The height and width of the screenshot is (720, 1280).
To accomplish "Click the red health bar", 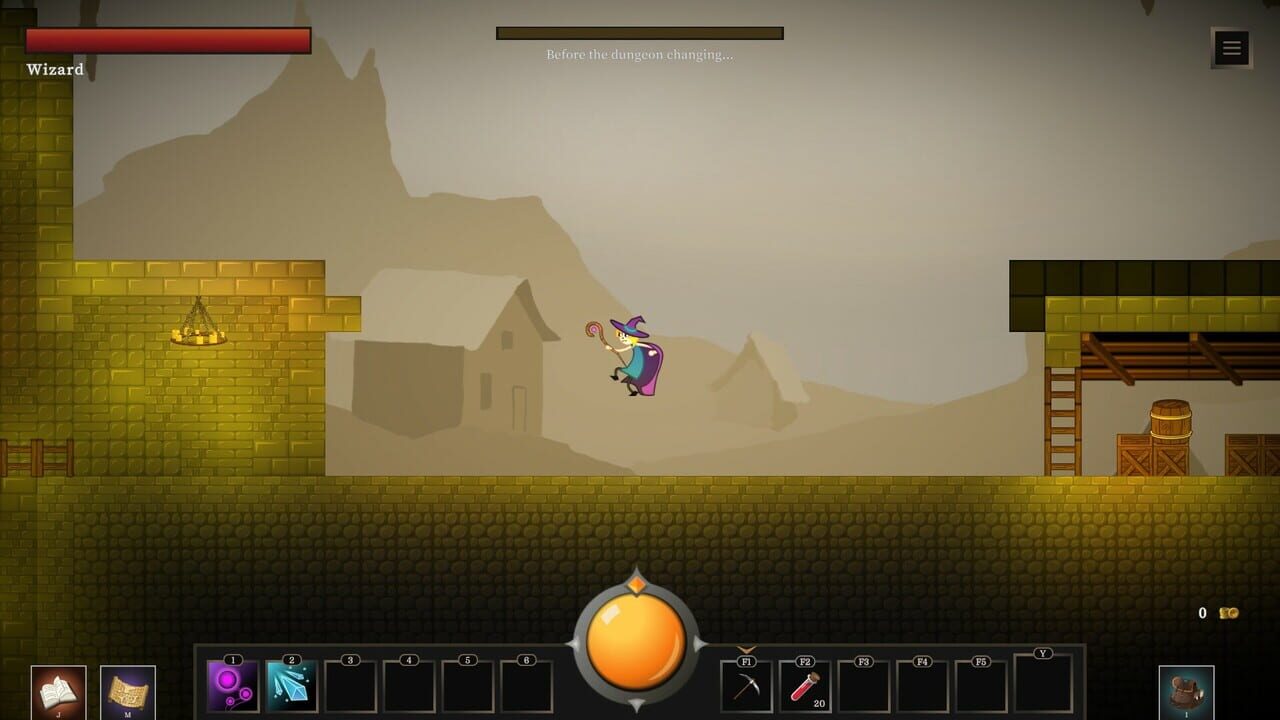I will click(x=168, y=40).
